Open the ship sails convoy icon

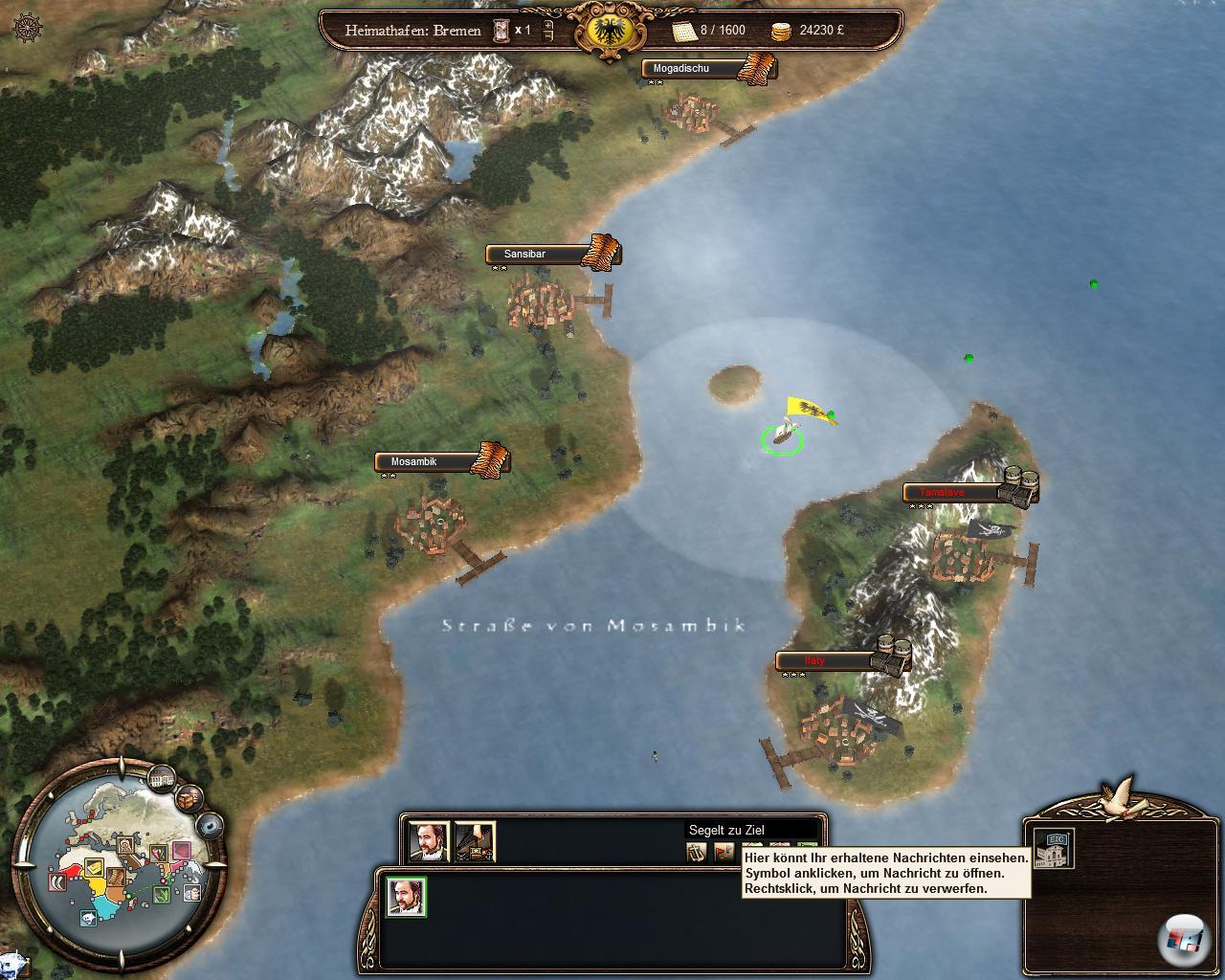tap(475, 841)
